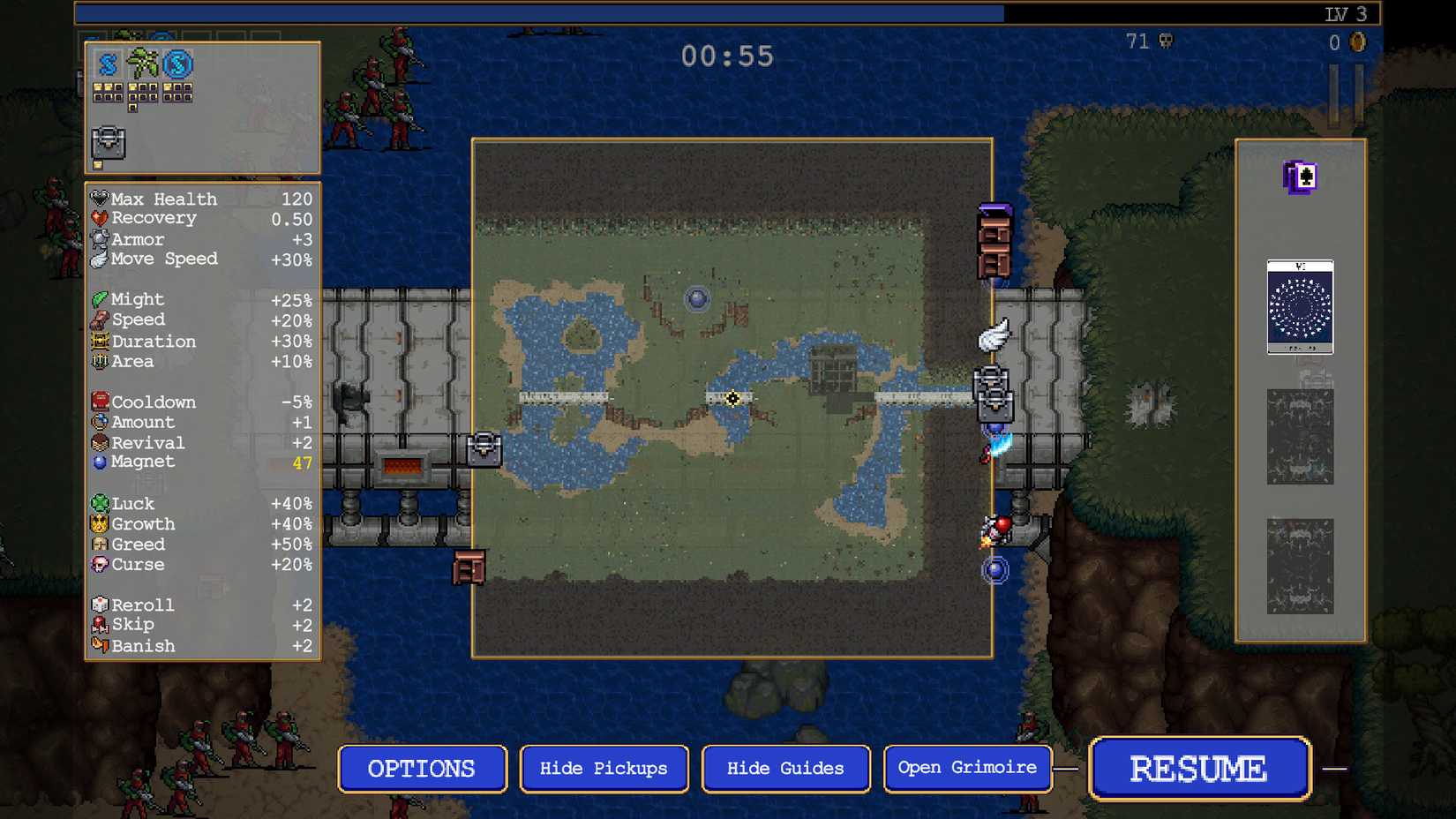This screenshot has width=1456, height=819.
Task: Click the dice icon beside Reroll
Action: [100, 605]
